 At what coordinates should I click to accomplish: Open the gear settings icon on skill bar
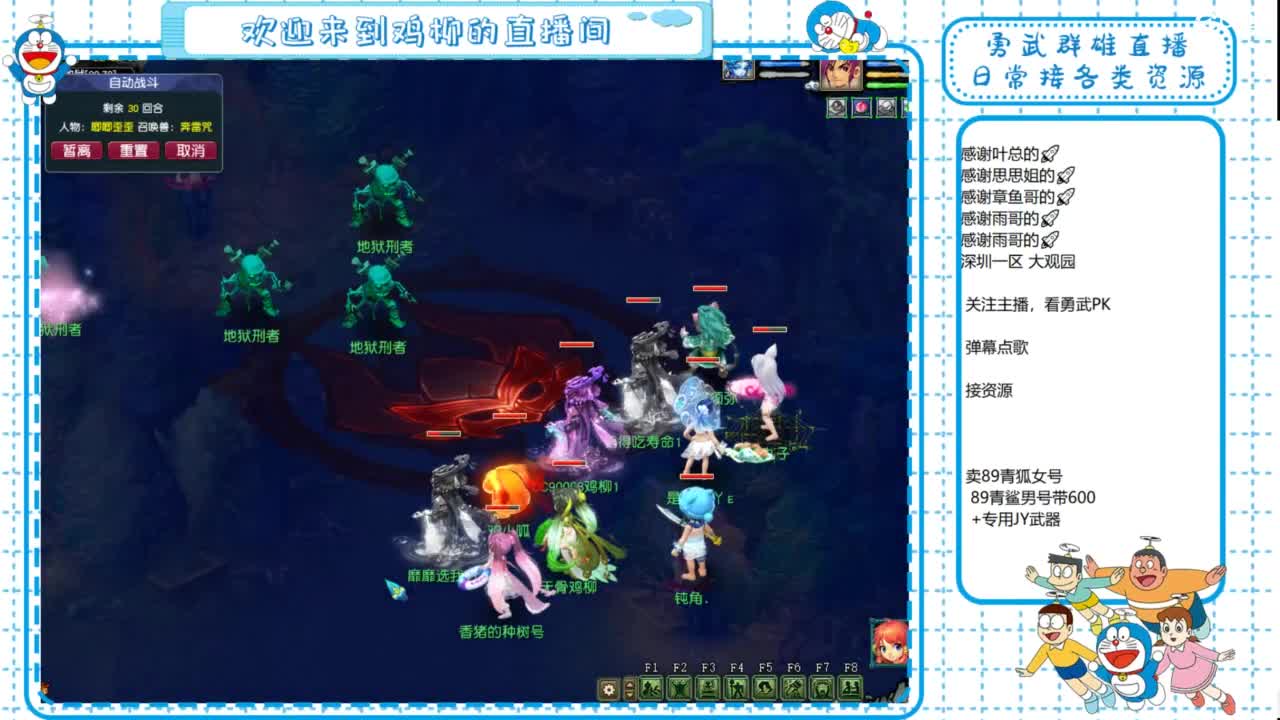(x=608, y=688)
